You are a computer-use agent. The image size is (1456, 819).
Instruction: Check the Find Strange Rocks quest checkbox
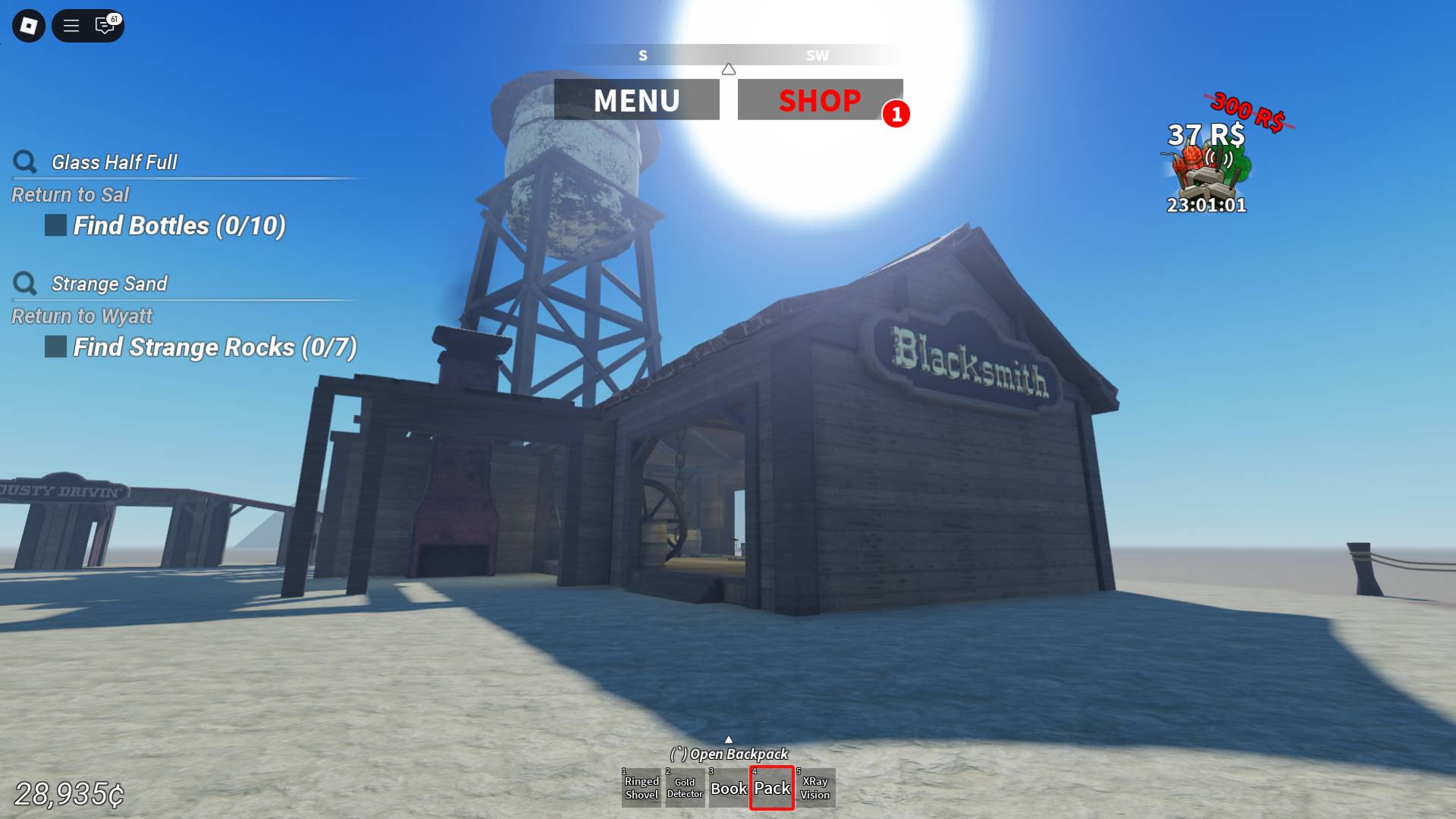[x=54, y=347]
